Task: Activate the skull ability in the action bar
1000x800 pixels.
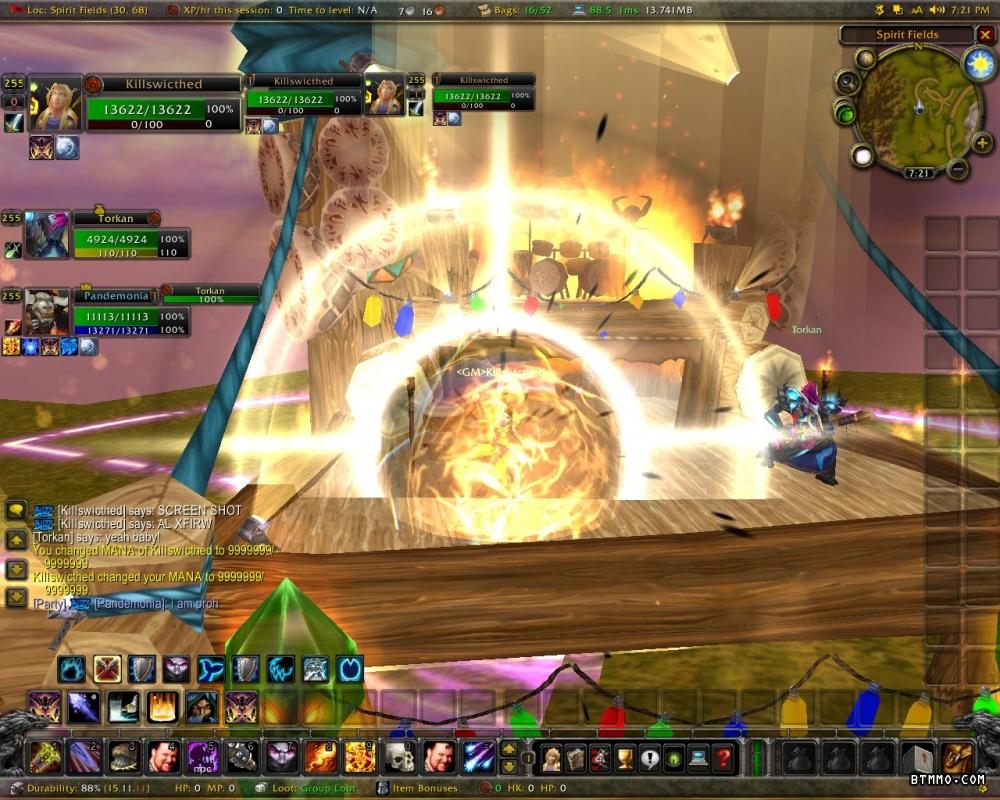Action: click(x=400, y=757)
